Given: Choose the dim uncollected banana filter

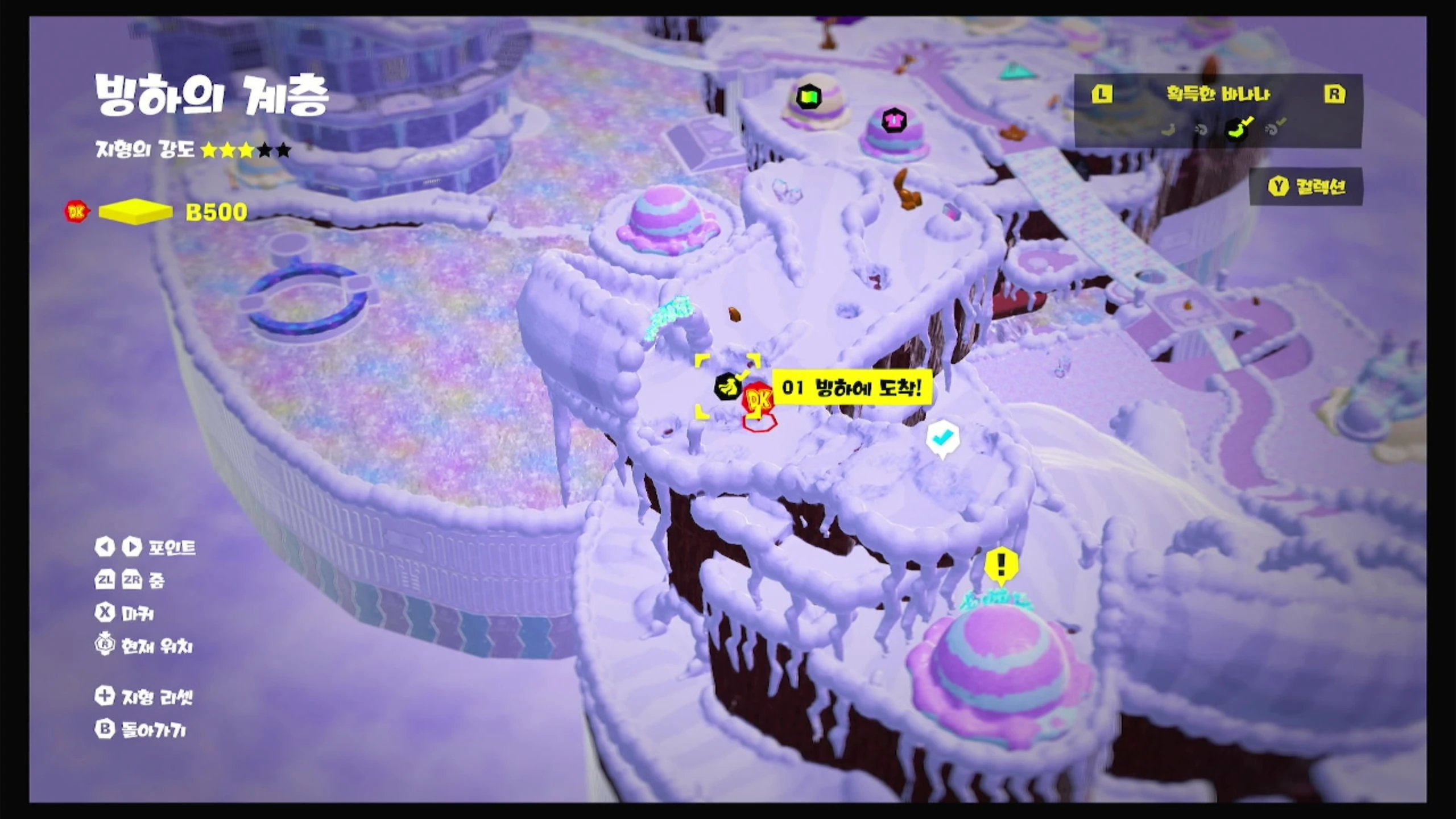Looking at the screenshot, I should click(1168, 130).
